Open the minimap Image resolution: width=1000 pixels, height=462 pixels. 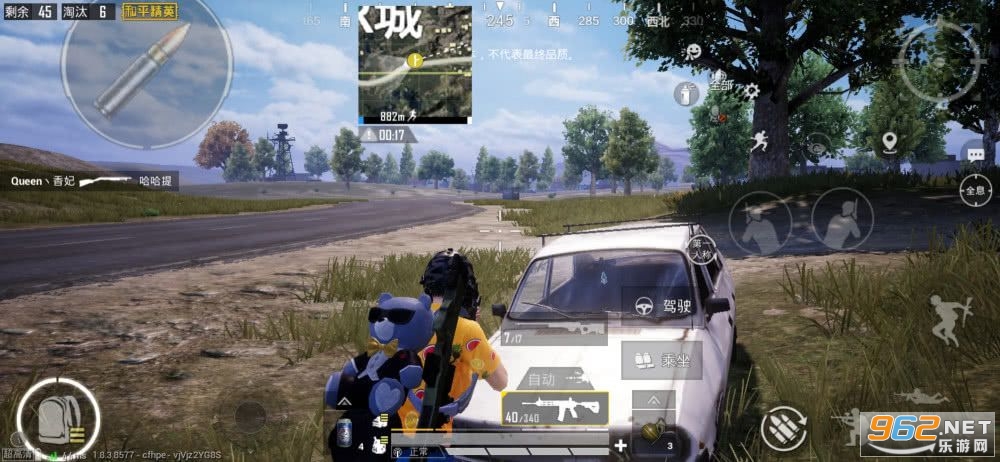[x=415, y=64]
